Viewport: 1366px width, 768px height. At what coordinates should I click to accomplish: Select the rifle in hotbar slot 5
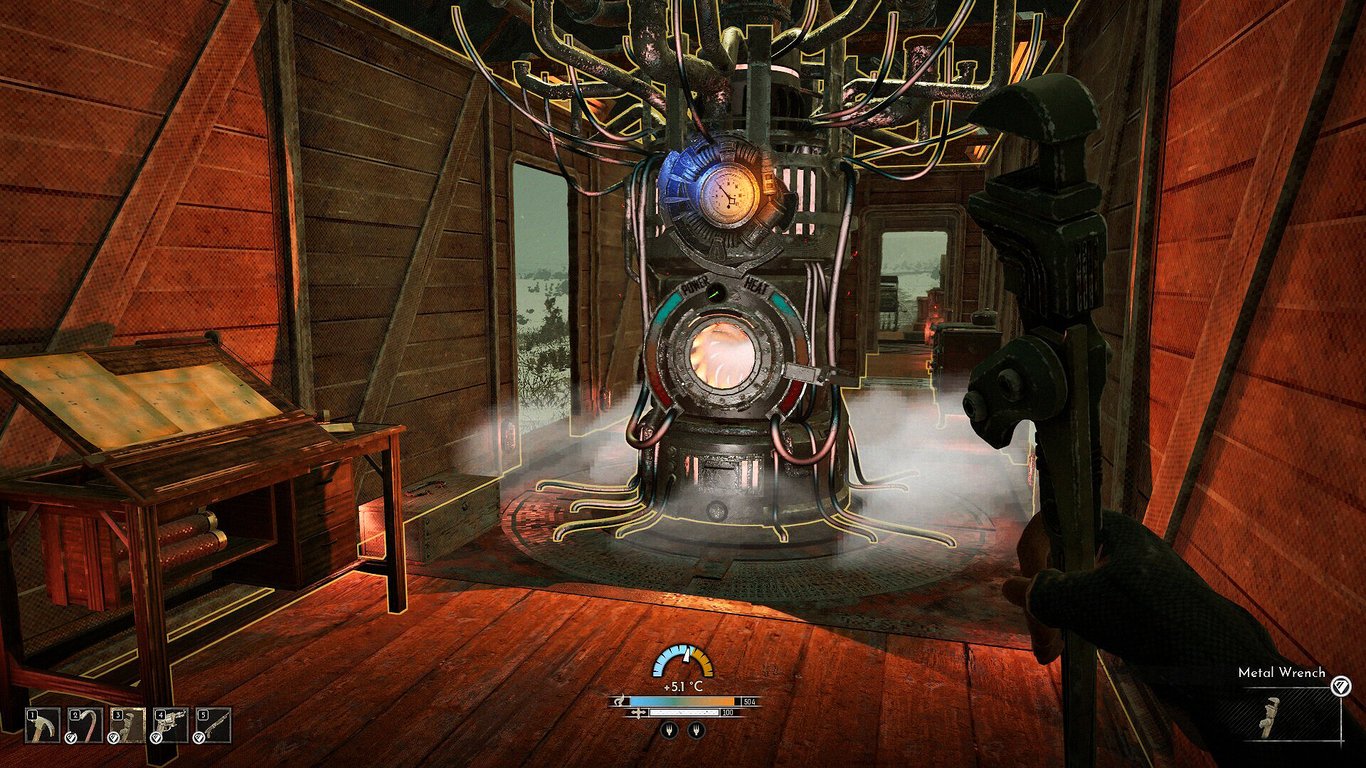click(x=211, y=723)
